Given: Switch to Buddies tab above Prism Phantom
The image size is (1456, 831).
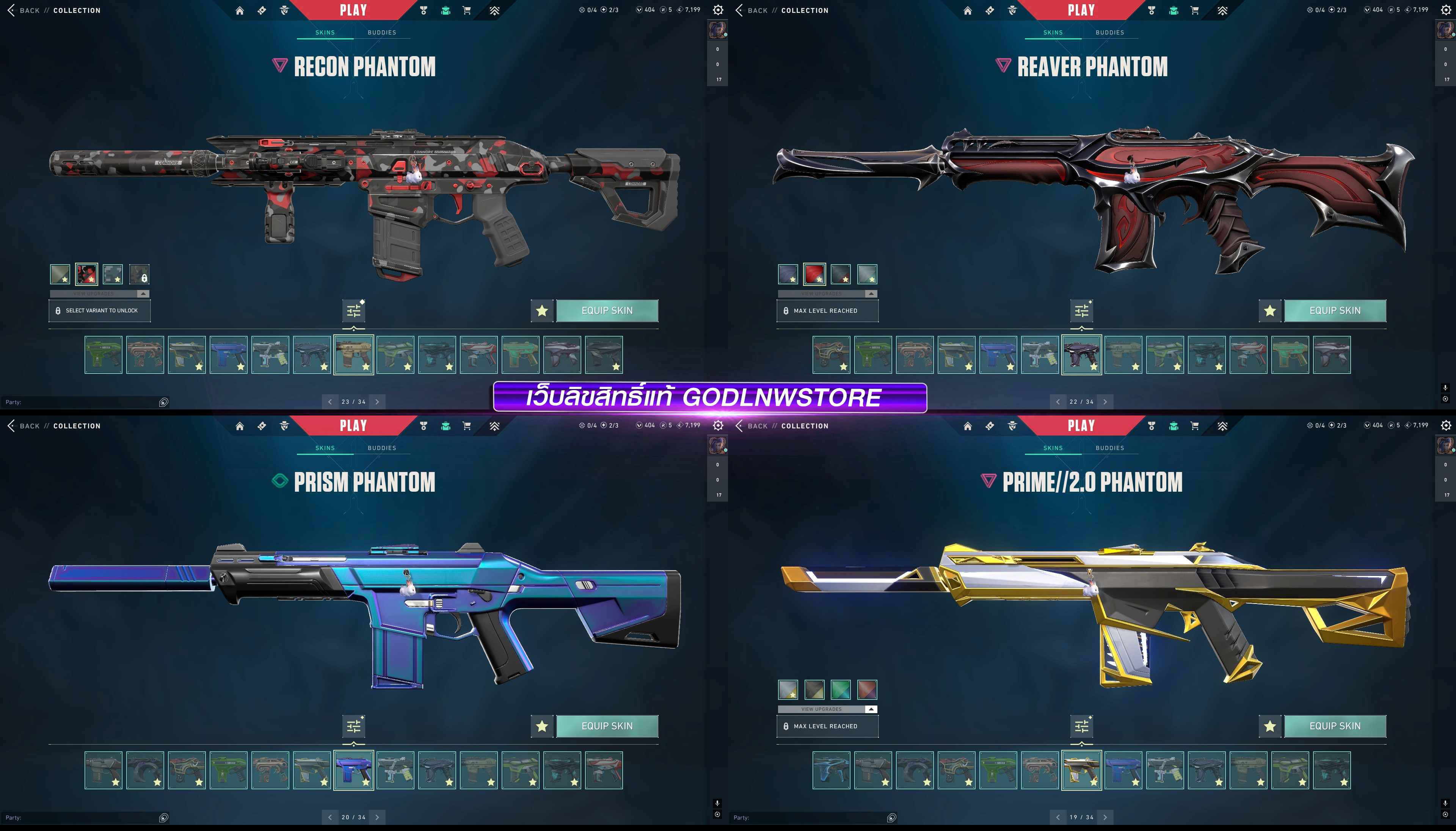Looking at the screenshot, I should pos(381,448).
